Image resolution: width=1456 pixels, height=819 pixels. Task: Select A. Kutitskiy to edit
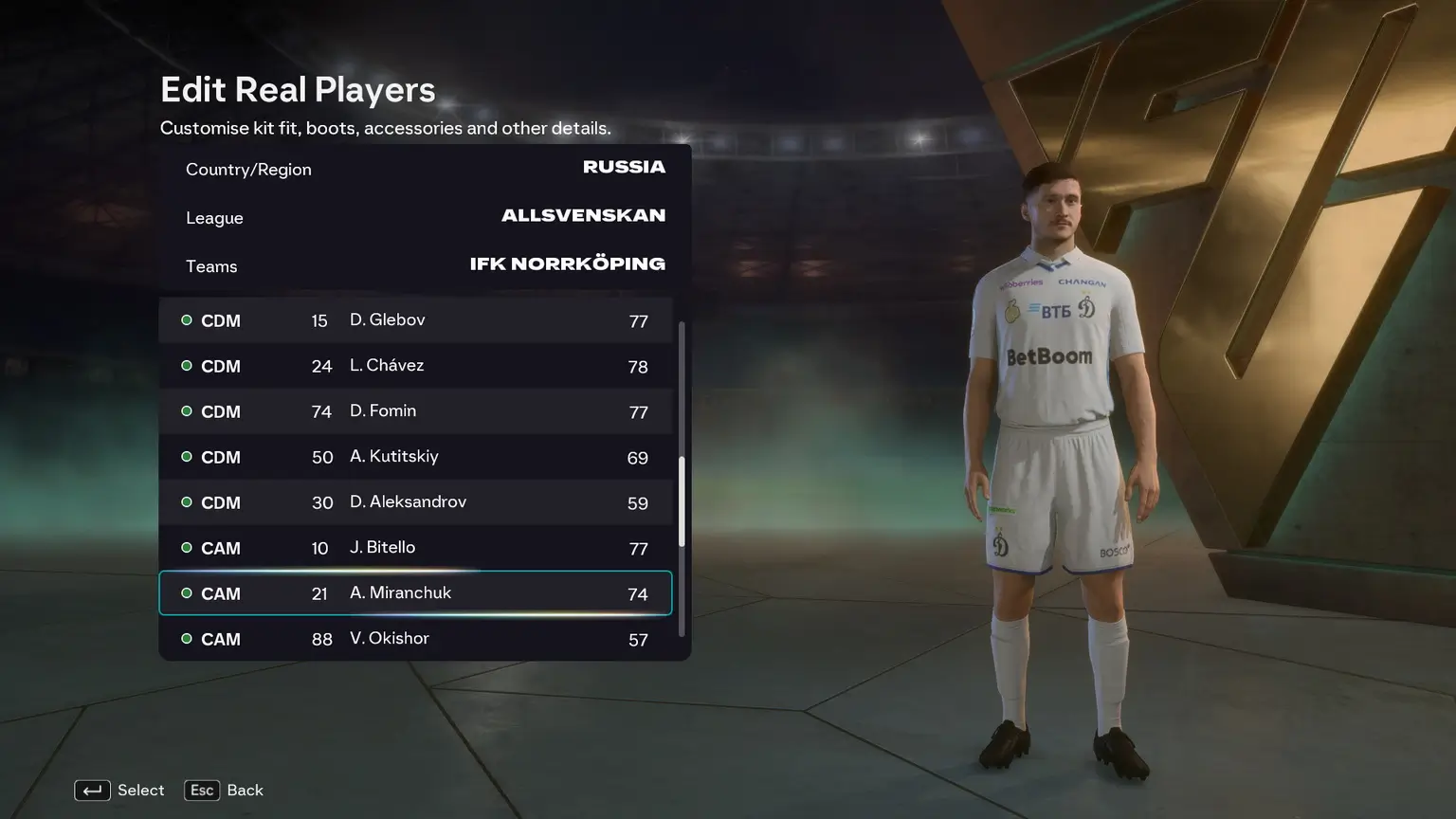click(x=415, y=457)
